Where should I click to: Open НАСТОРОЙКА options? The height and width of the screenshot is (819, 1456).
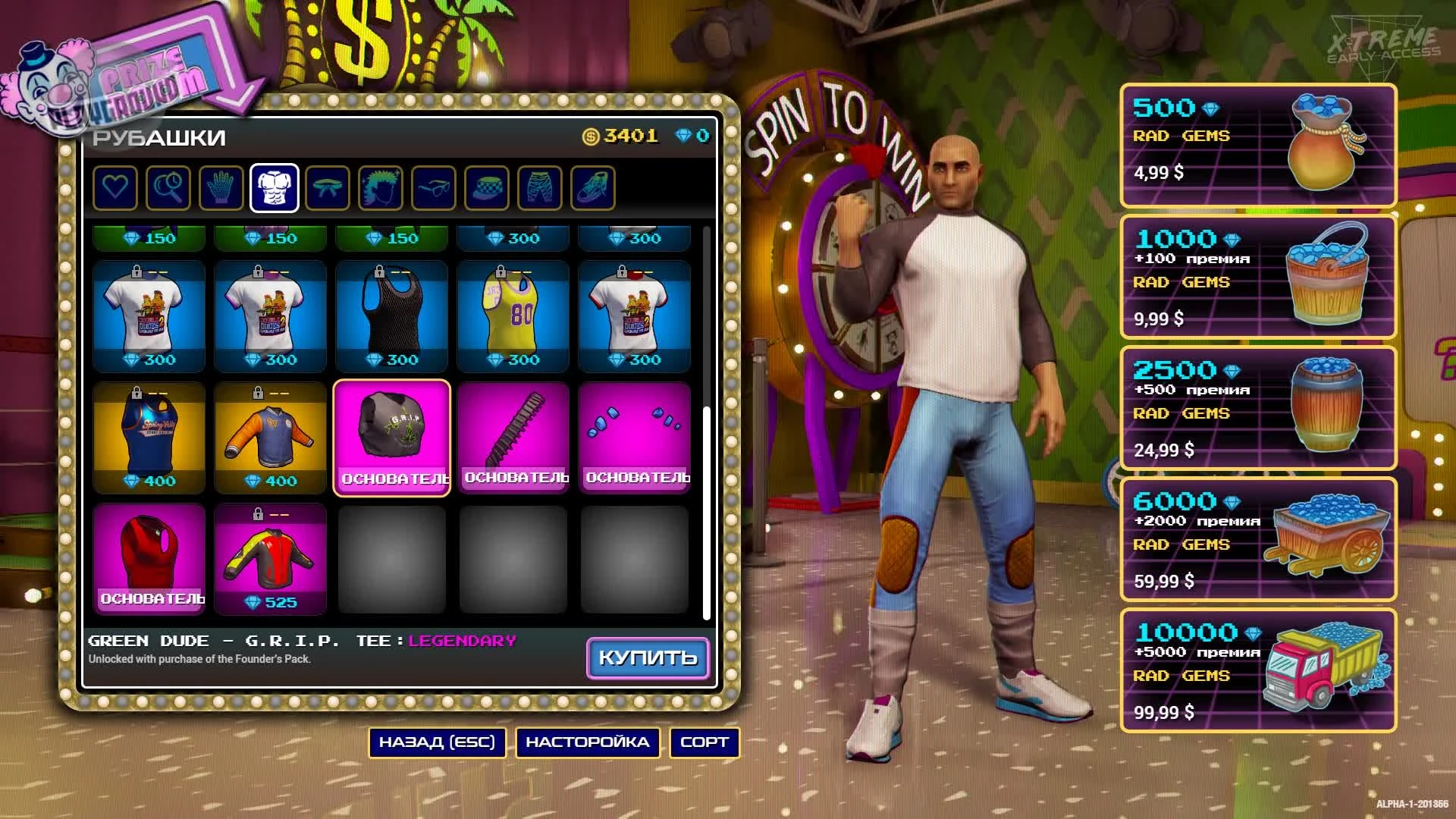pyautogui.click(x=588, y=742)
